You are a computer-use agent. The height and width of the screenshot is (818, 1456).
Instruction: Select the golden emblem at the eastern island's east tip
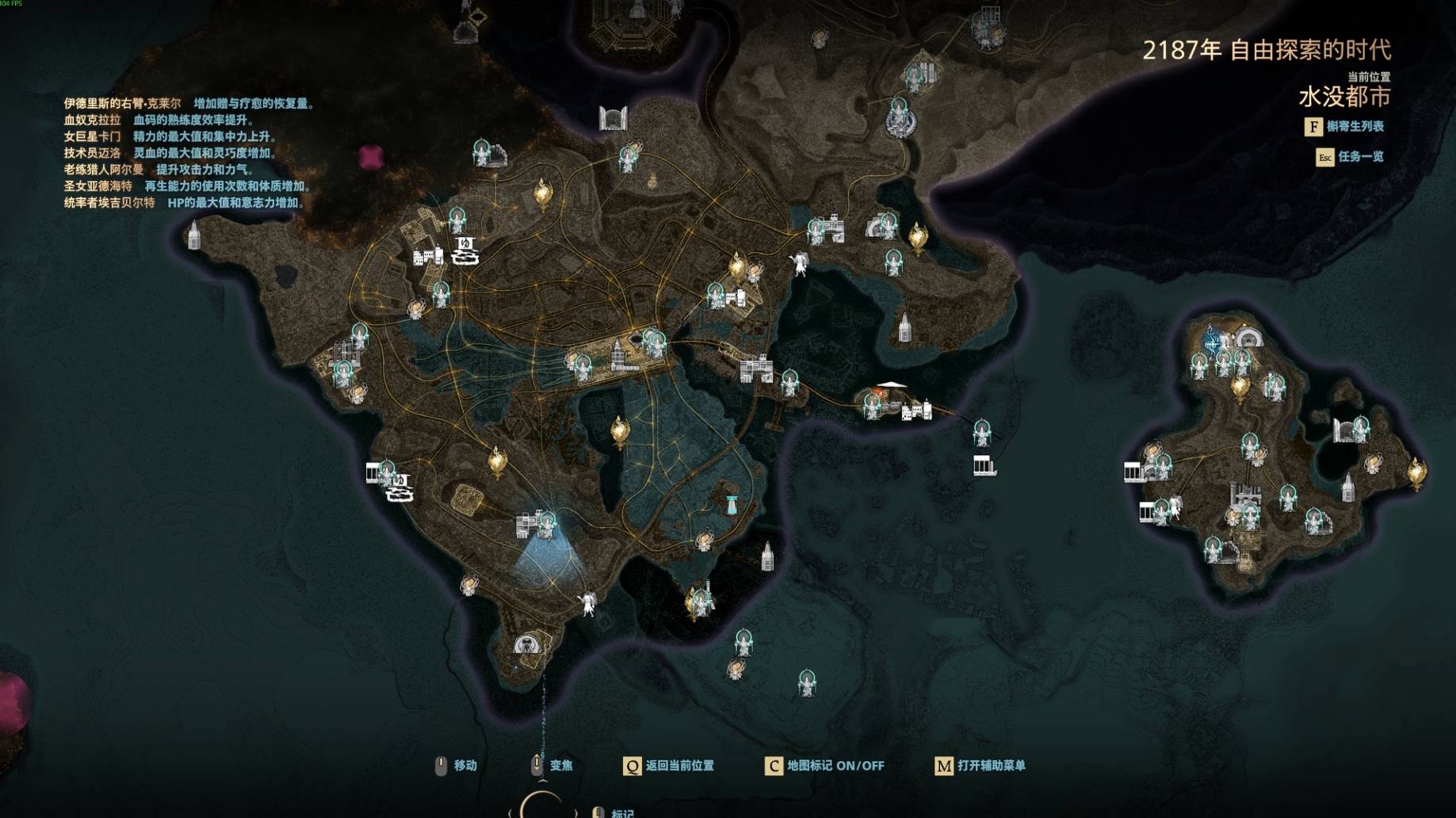click(1416, 473)
